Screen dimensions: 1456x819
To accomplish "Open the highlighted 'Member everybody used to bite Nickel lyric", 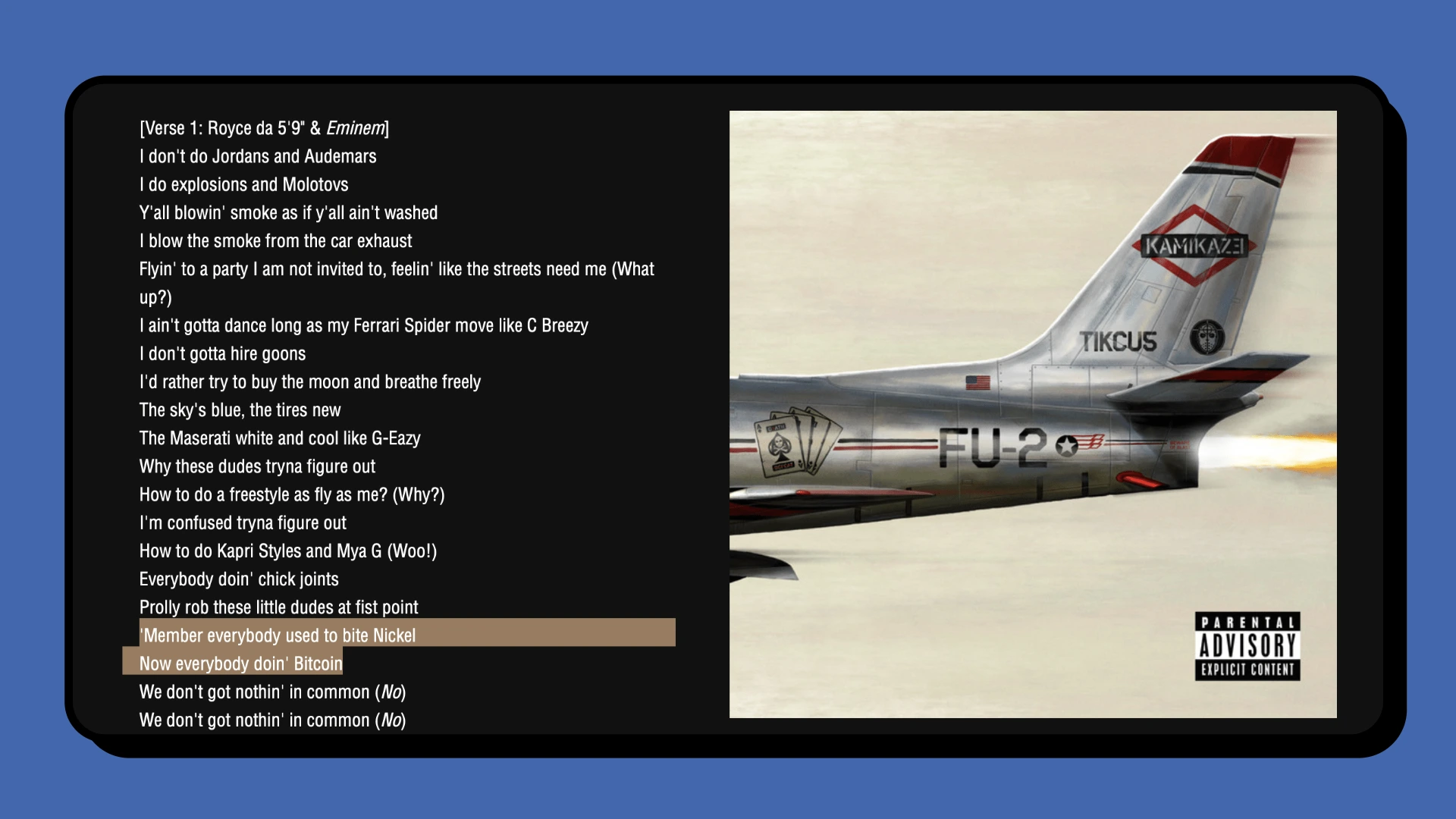I will click(278, 635).
